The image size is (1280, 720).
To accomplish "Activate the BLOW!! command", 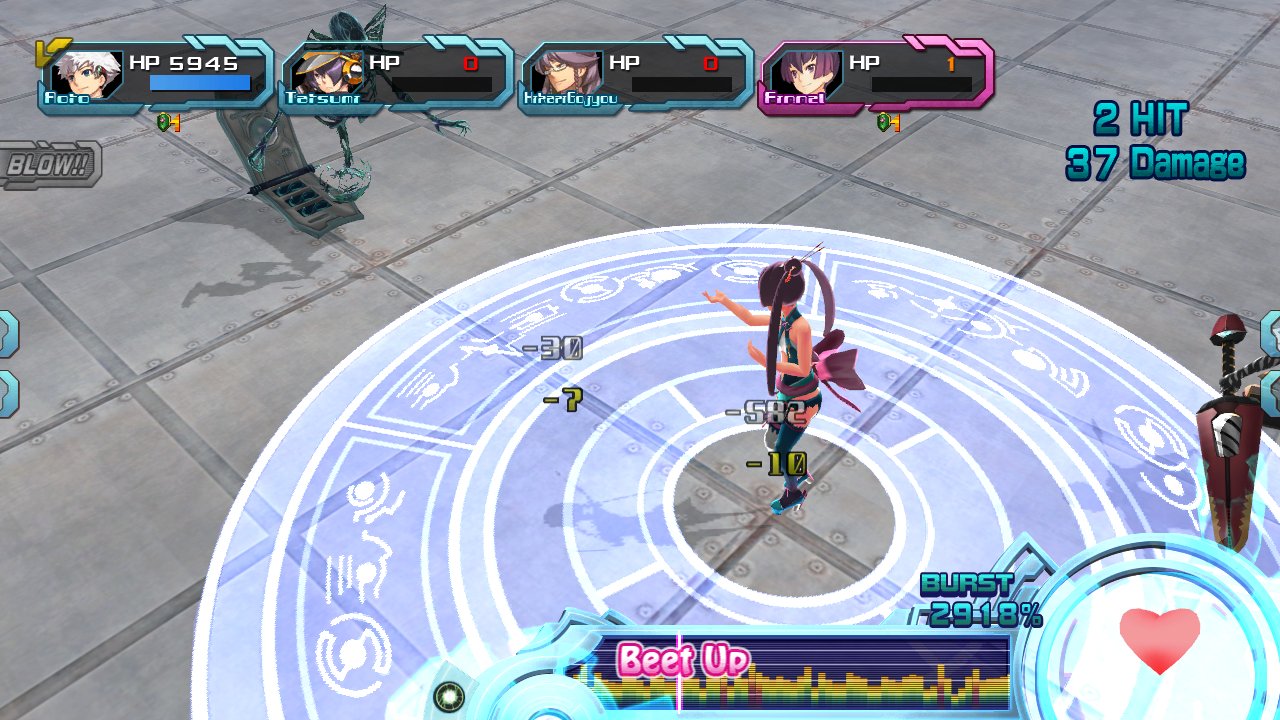I will click(x=48, y=166).
